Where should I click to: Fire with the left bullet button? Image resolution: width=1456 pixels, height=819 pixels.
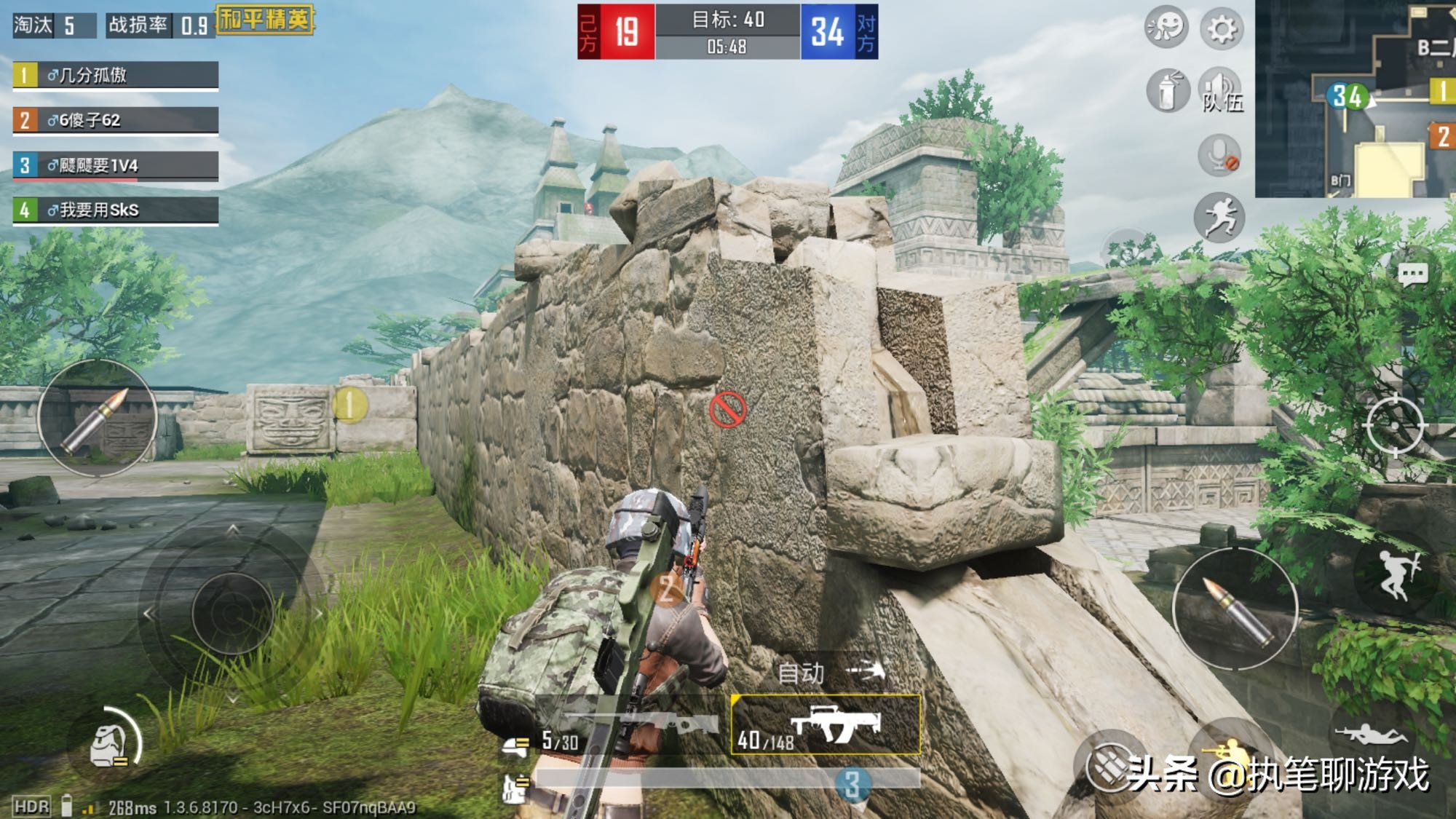pyautogui.click(x=98, y=419)
